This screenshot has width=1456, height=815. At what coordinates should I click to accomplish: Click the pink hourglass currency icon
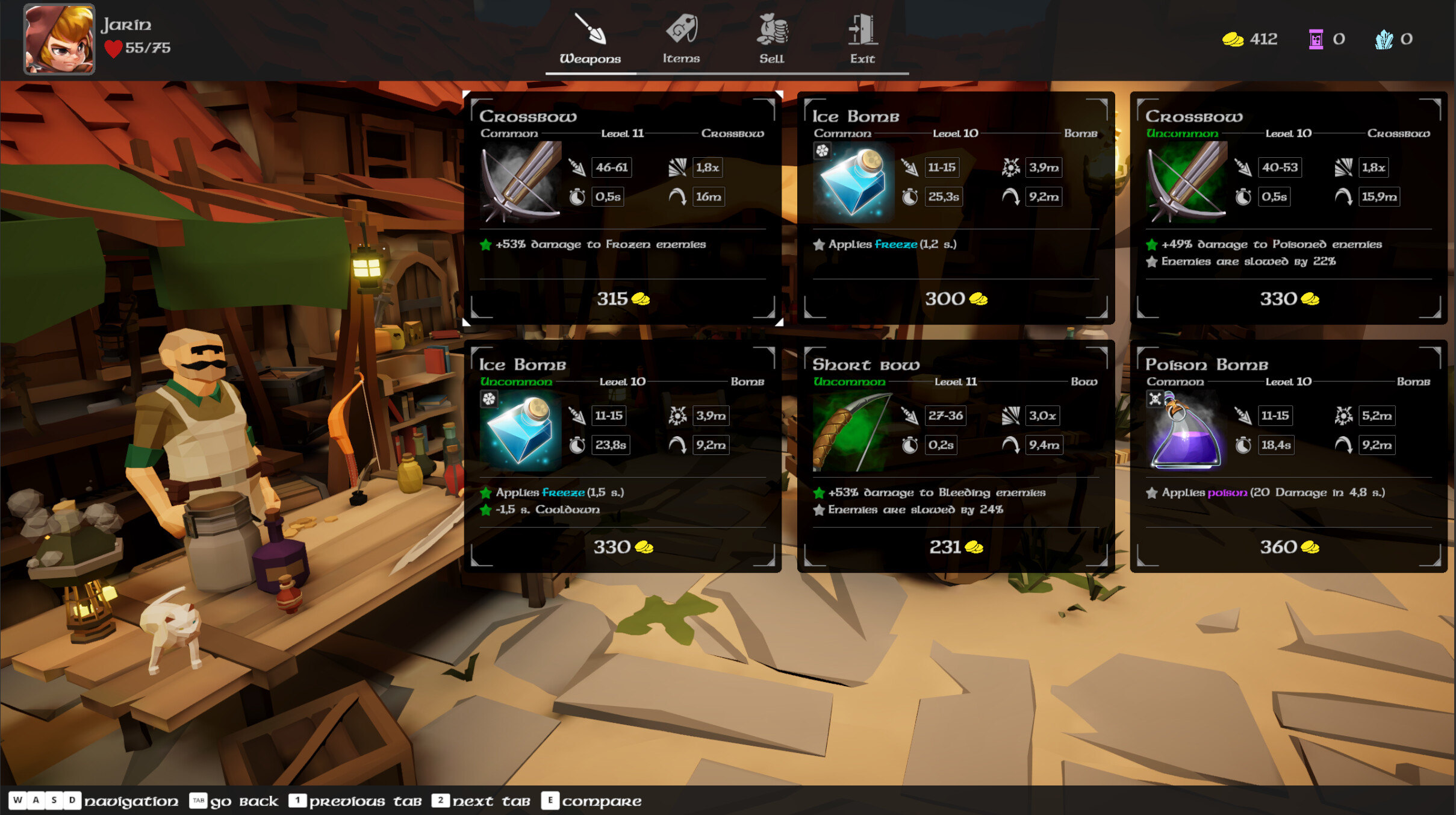pyautogui.click(x=1318, y=39)
